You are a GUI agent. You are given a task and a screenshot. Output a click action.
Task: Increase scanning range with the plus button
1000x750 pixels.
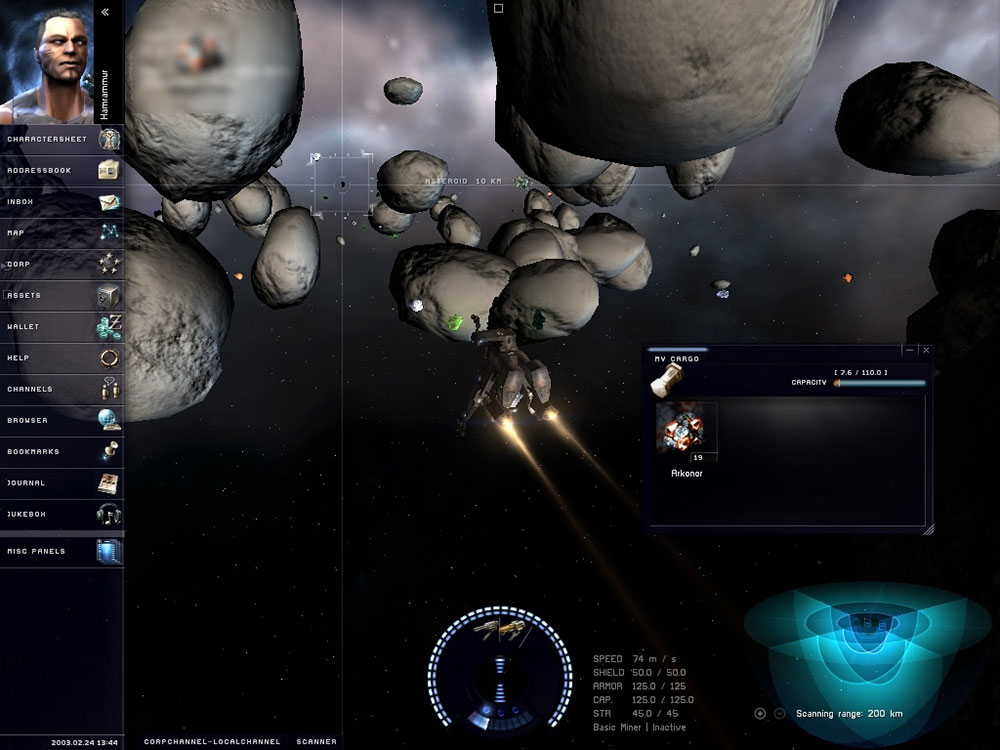pyautogui.click(x=760, y=713)
